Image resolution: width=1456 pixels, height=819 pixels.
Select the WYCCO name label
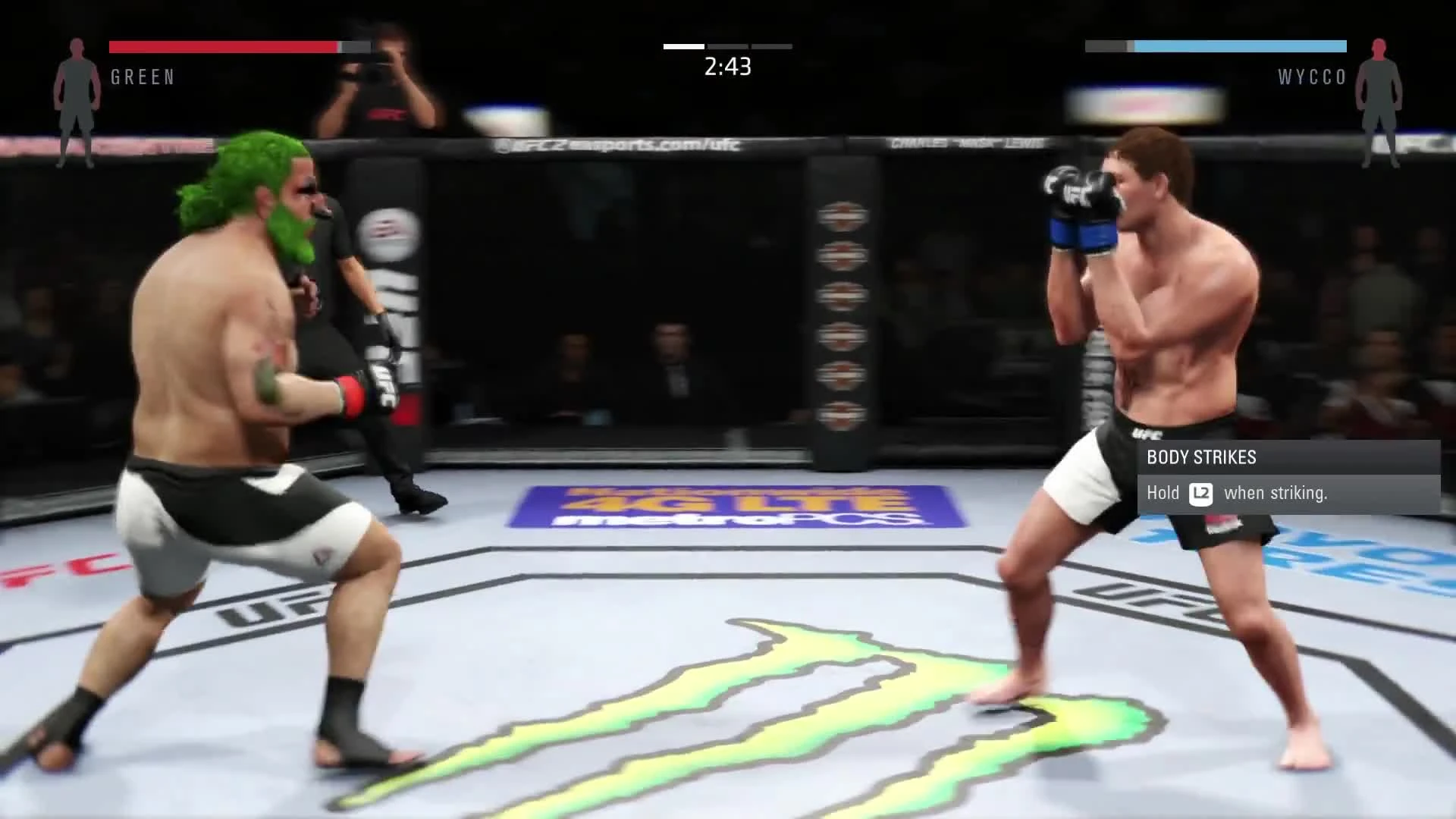pyautogui.click(x=1311, y=77)
